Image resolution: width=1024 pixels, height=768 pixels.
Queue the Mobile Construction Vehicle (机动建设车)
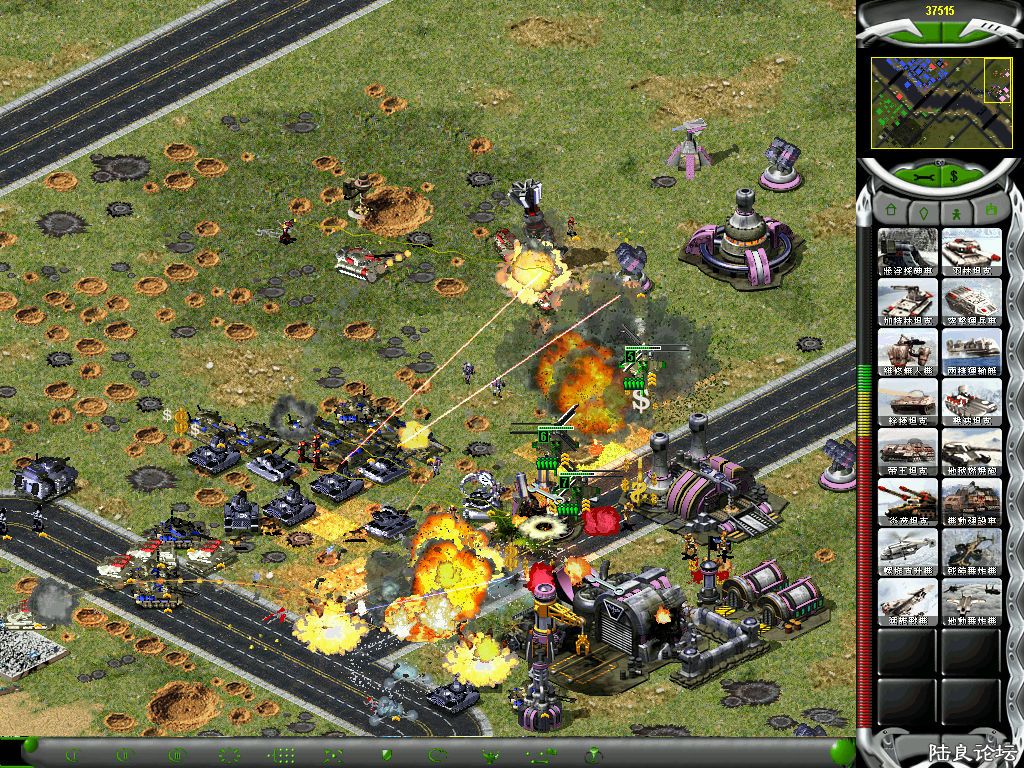point(972,502)
